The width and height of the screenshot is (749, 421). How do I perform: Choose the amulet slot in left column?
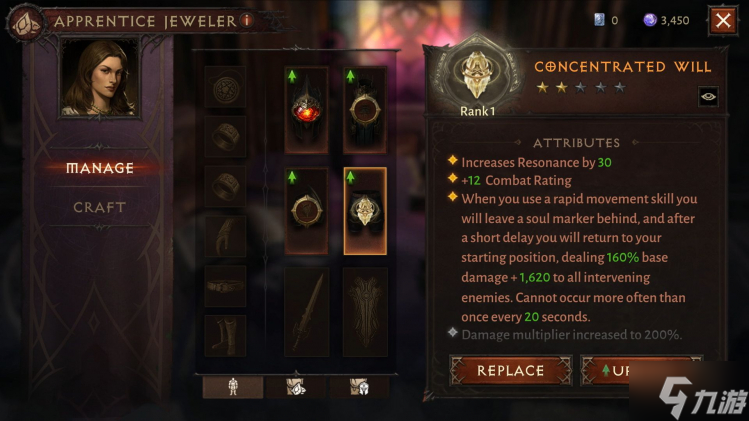pyautogui.click(x=225, y=87)
